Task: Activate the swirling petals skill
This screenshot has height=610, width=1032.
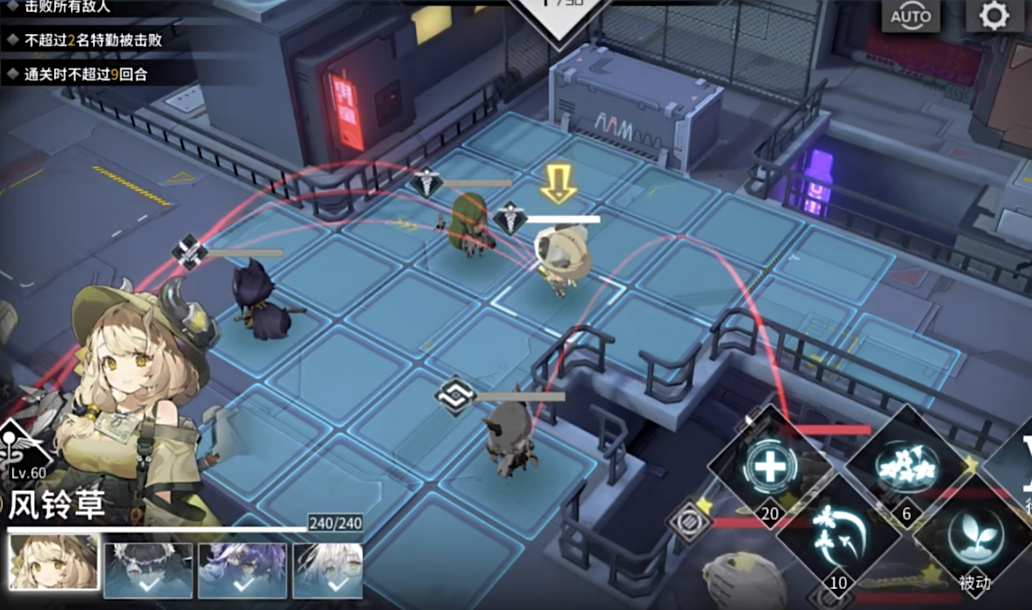Action: coord(835,530)
